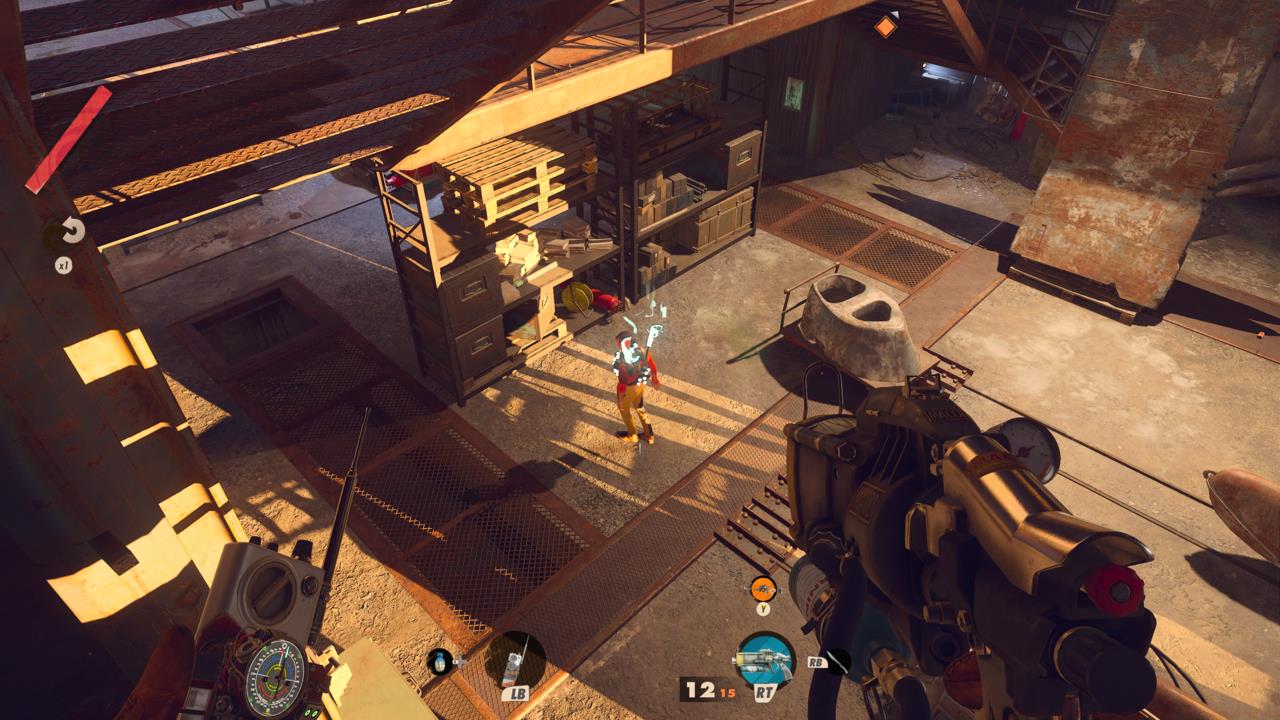Screen dimensions: 1280x720
Task: Click the RB button prompt label
Action: click(816, 663)
